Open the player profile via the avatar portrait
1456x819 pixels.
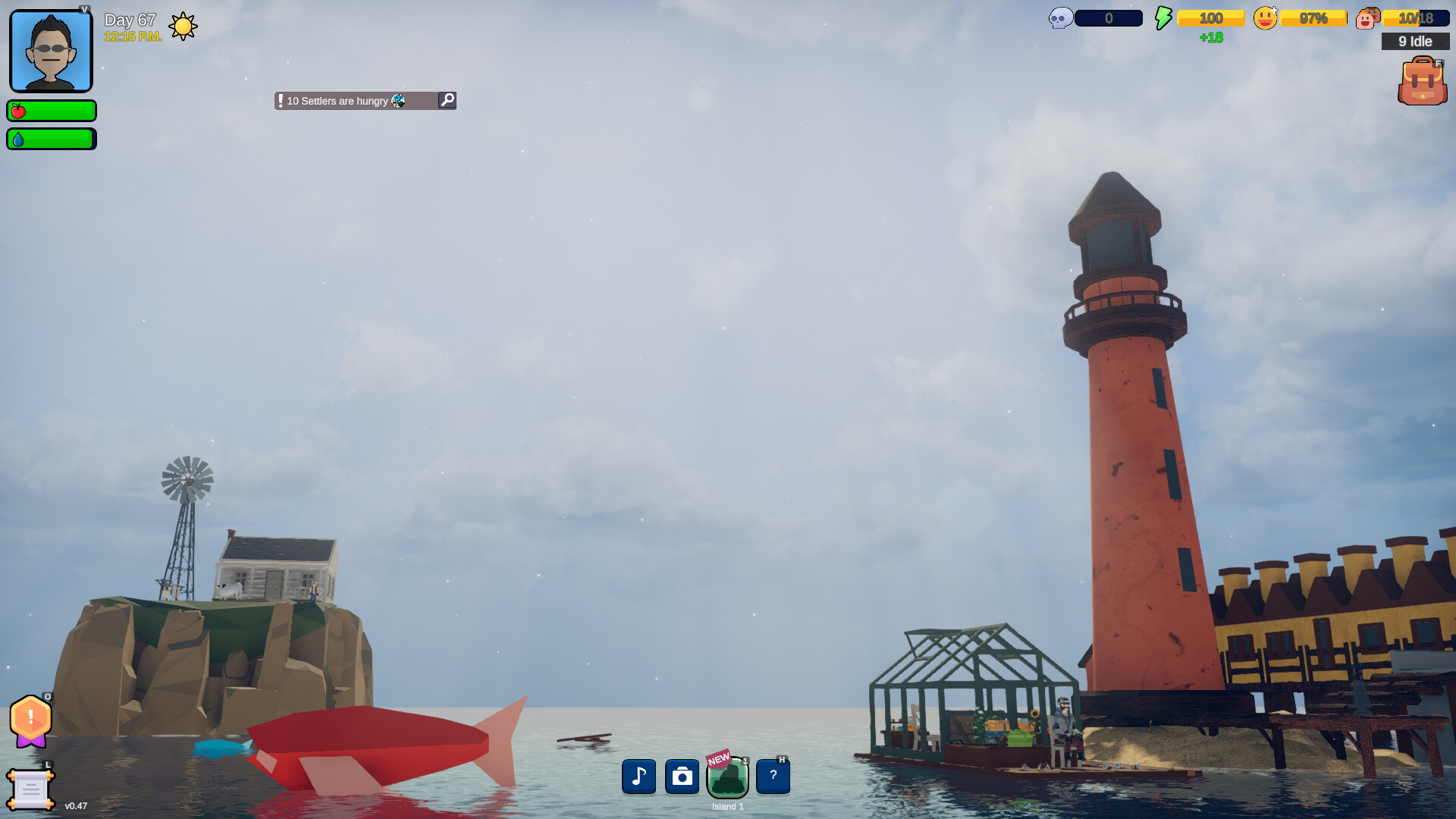tap(50, 50)
